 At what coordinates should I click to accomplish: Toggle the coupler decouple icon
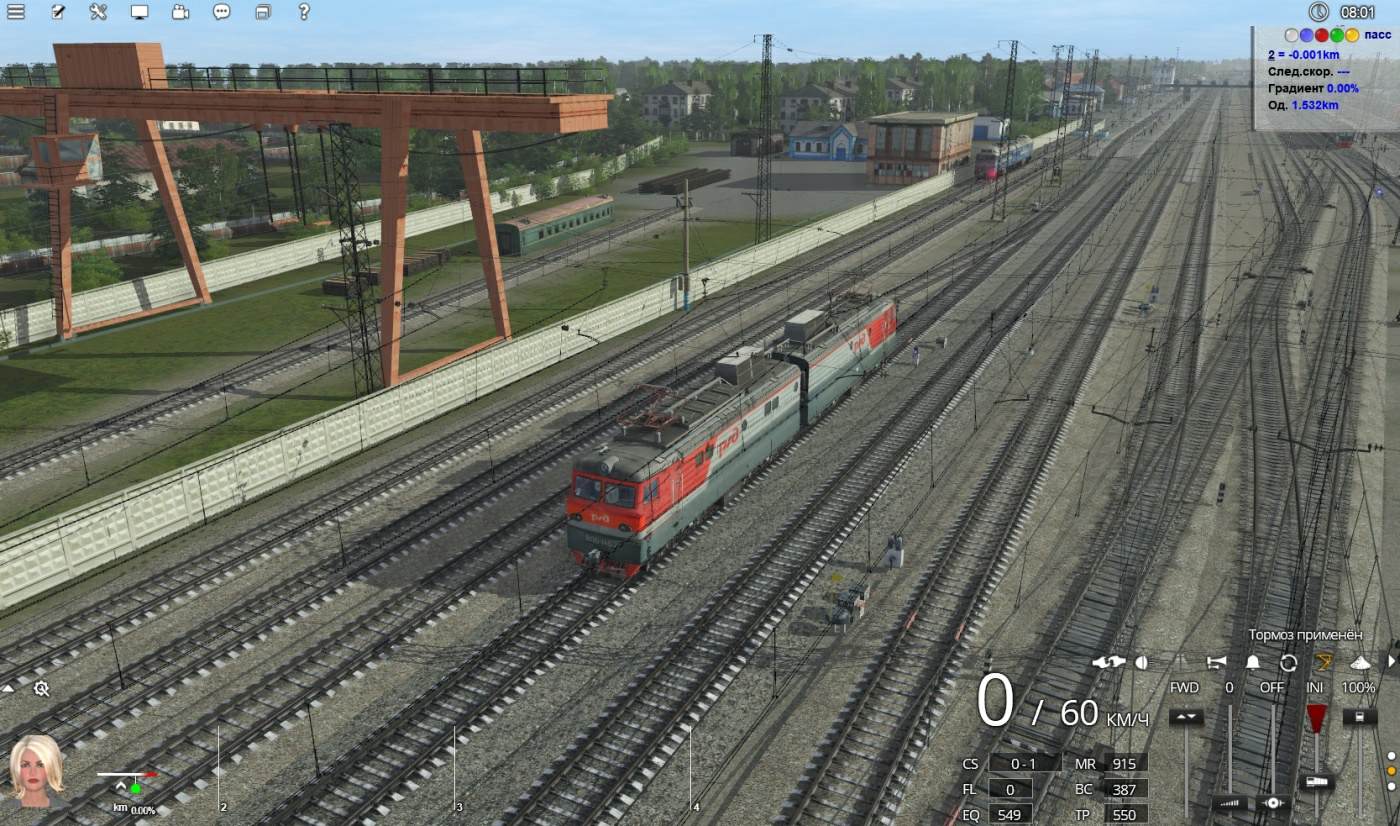(1108, 662)
